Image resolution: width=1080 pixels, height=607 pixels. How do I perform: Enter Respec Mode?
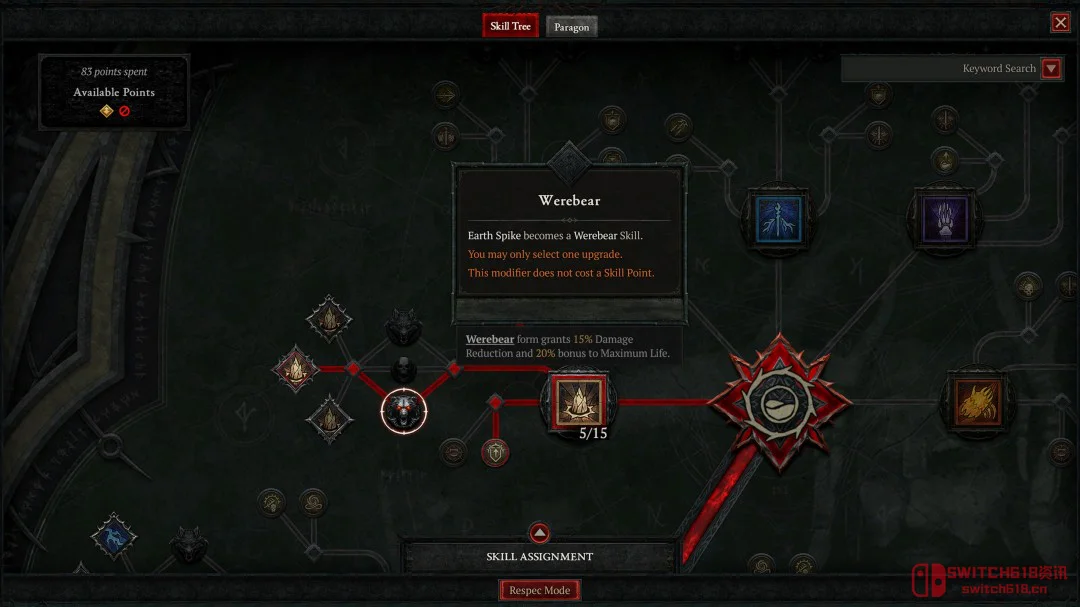coord(540,590)
